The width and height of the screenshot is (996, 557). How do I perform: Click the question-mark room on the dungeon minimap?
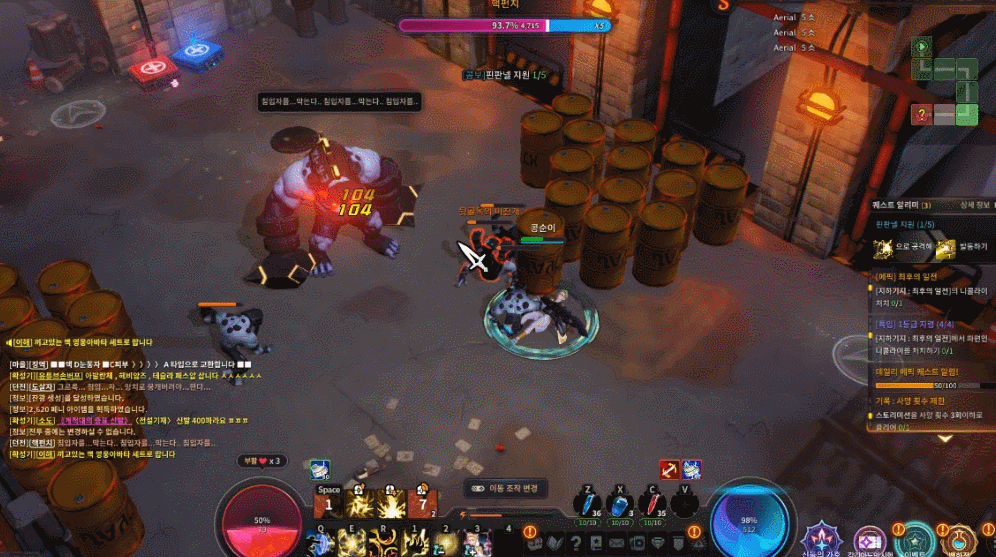(x=922, y=114)
